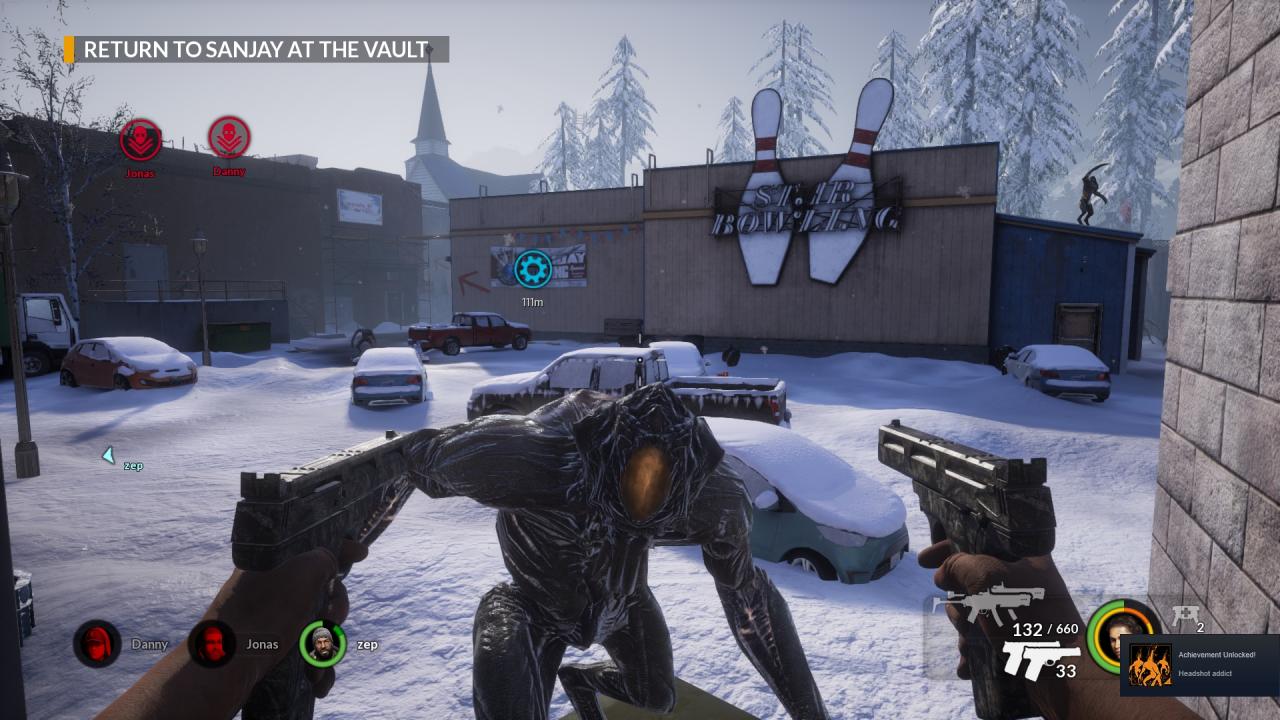Select the dual pistols weapon icon

(1040, 660)
